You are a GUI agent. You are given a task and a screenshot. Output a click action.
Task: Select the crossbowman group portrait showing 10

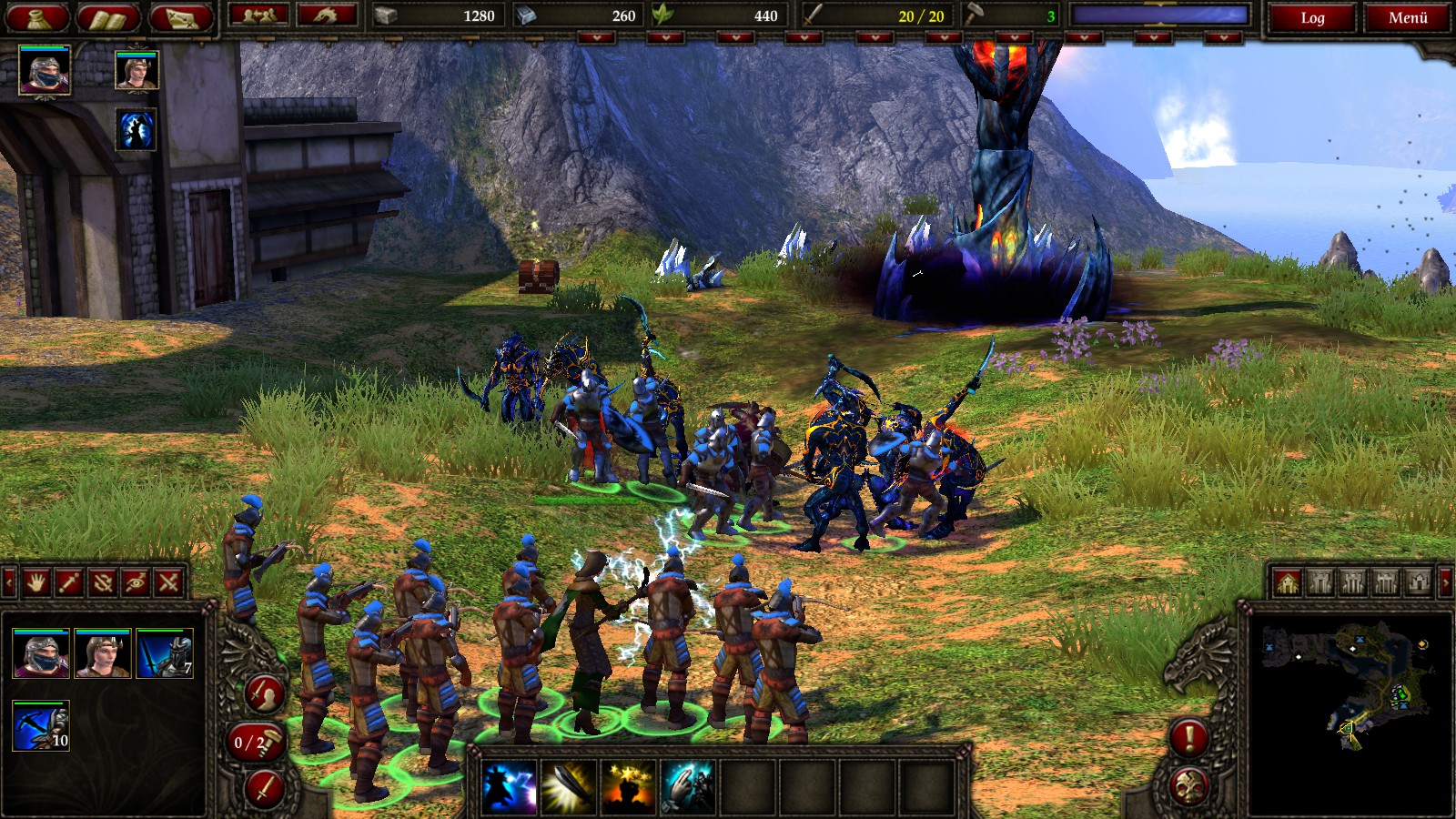(x=41, y=726)
